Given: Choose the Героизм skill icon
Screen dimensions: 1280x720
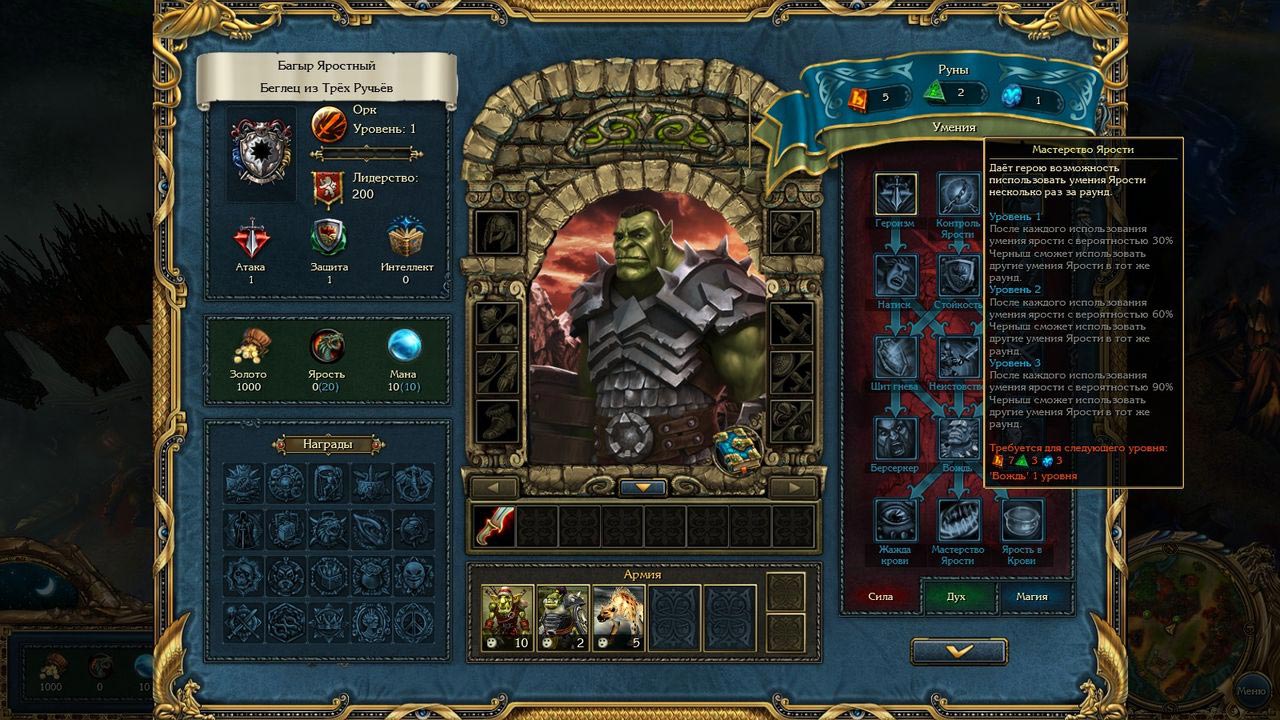Looking at the screenshot, I should point(896,194).
